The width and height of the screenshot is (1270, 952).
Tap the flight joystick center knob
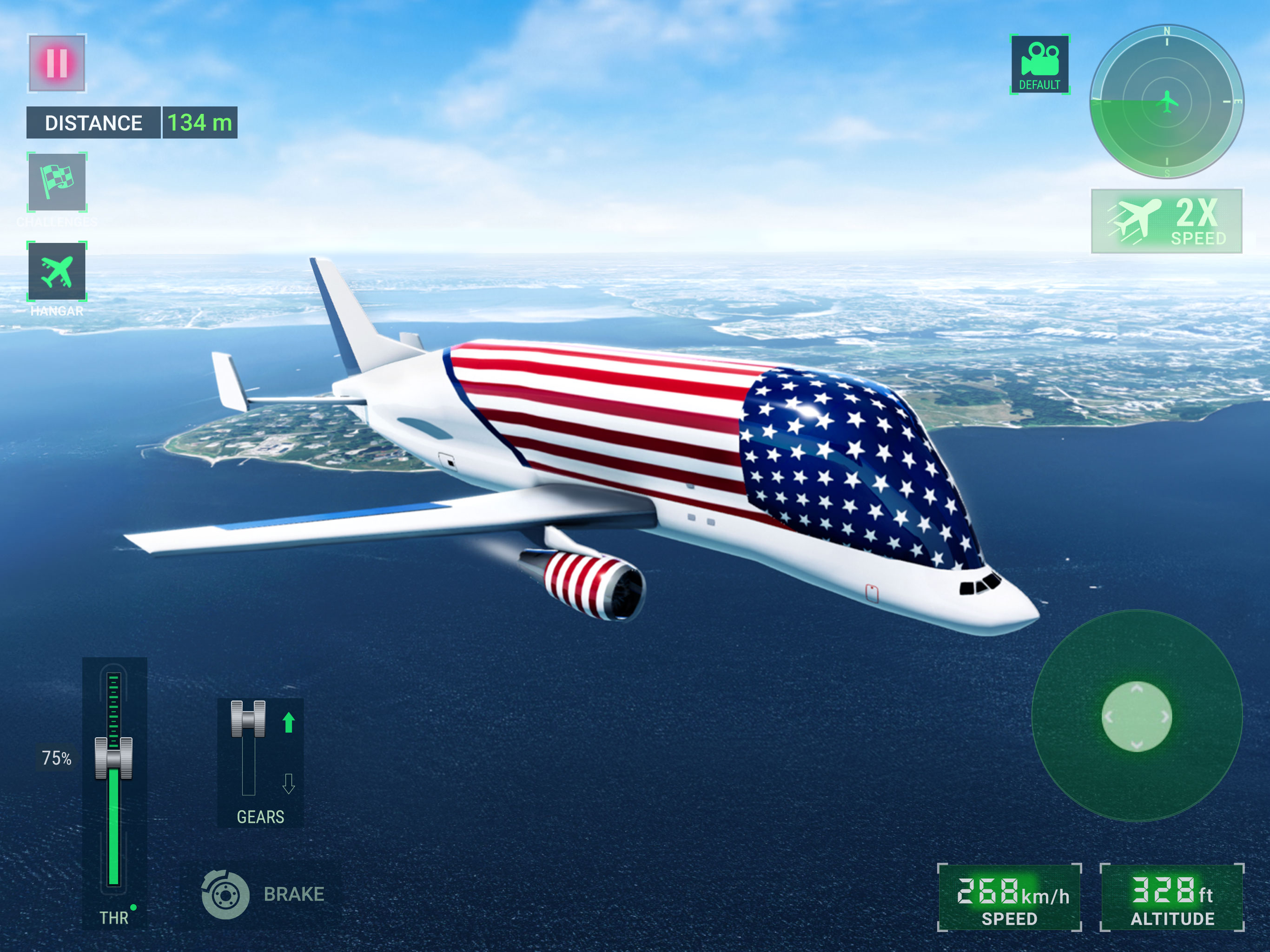coord(1136,716)
